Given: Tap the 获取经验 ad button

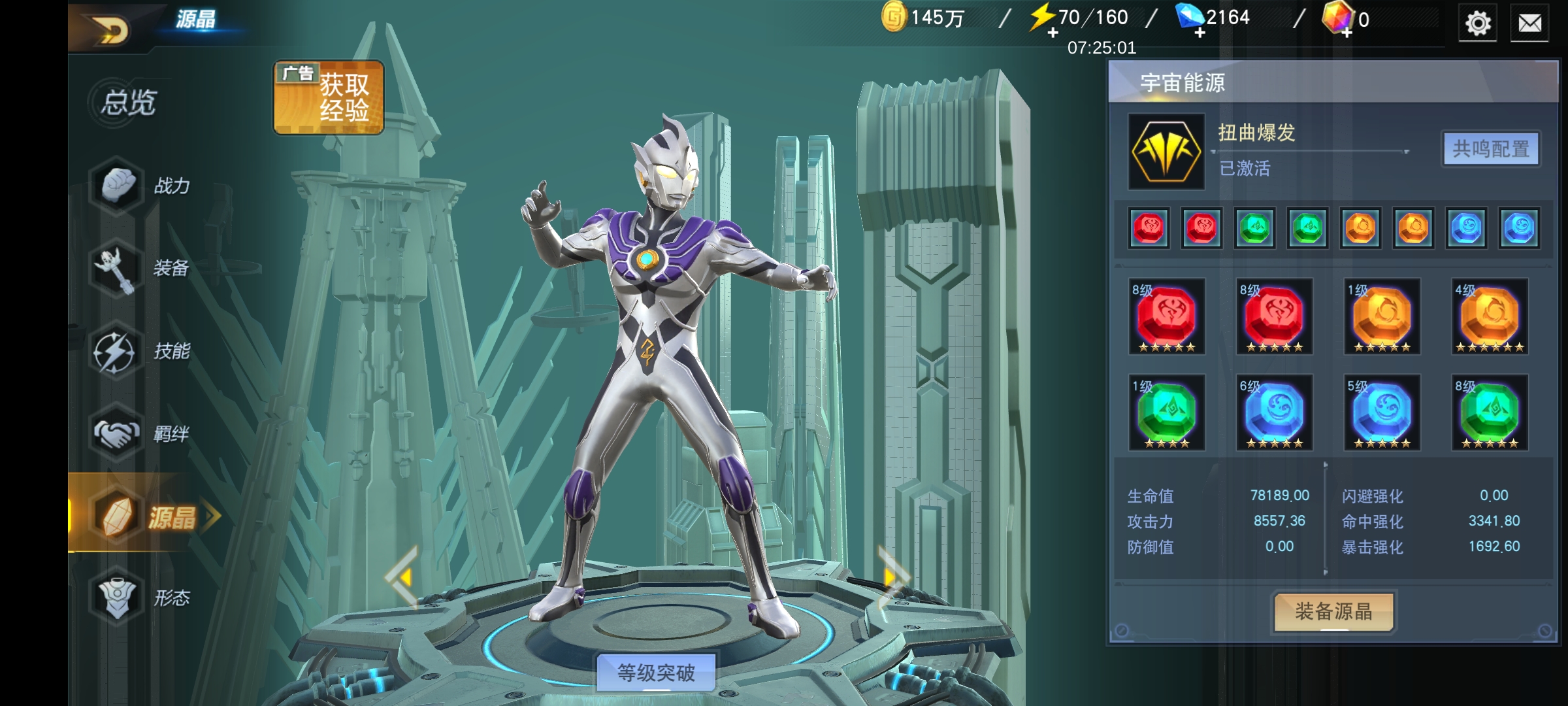Looking at the screenshot, I should (x=329, y=97).
